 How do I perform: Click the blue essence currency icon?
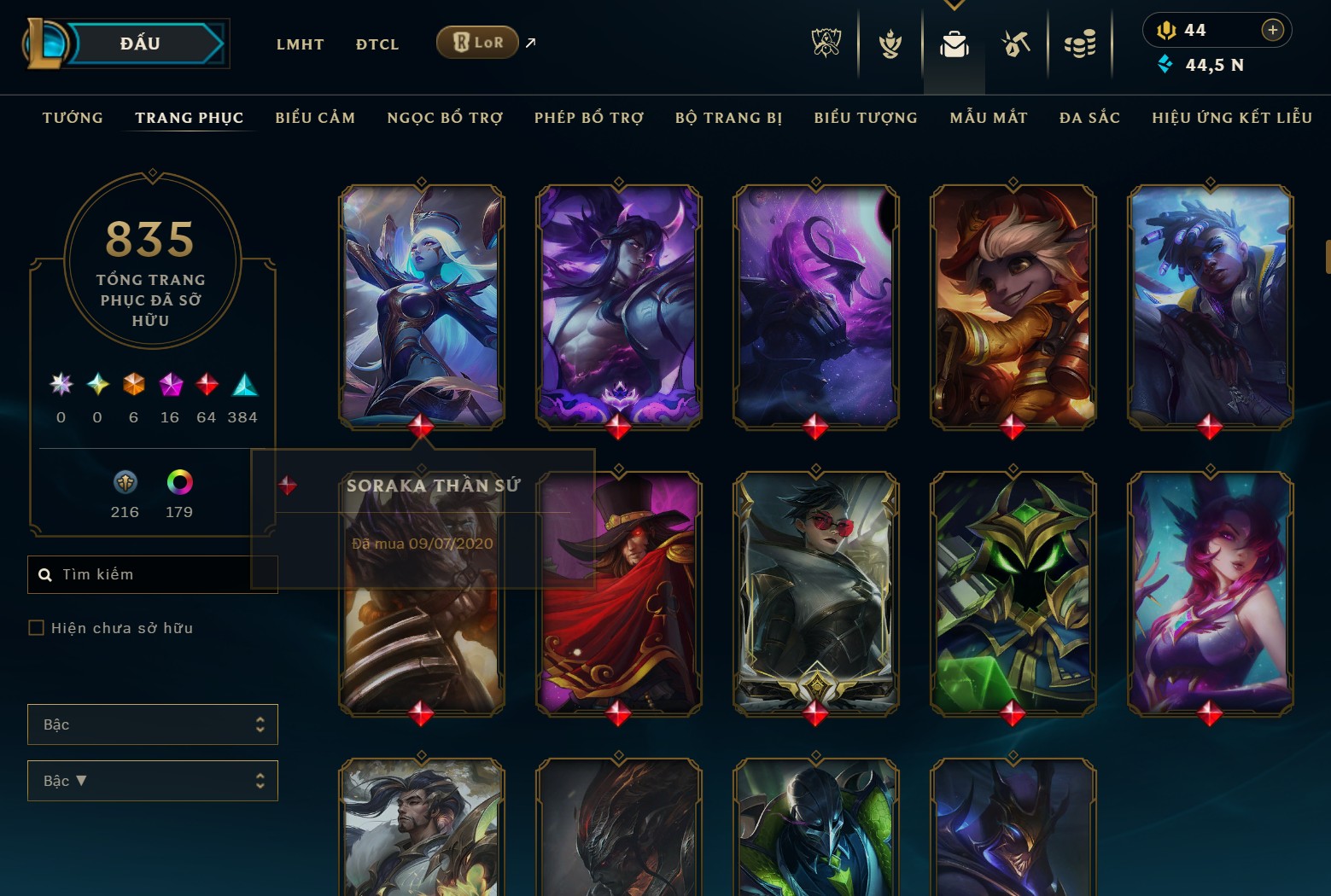pyautogui.click(x=1166, y=64)
